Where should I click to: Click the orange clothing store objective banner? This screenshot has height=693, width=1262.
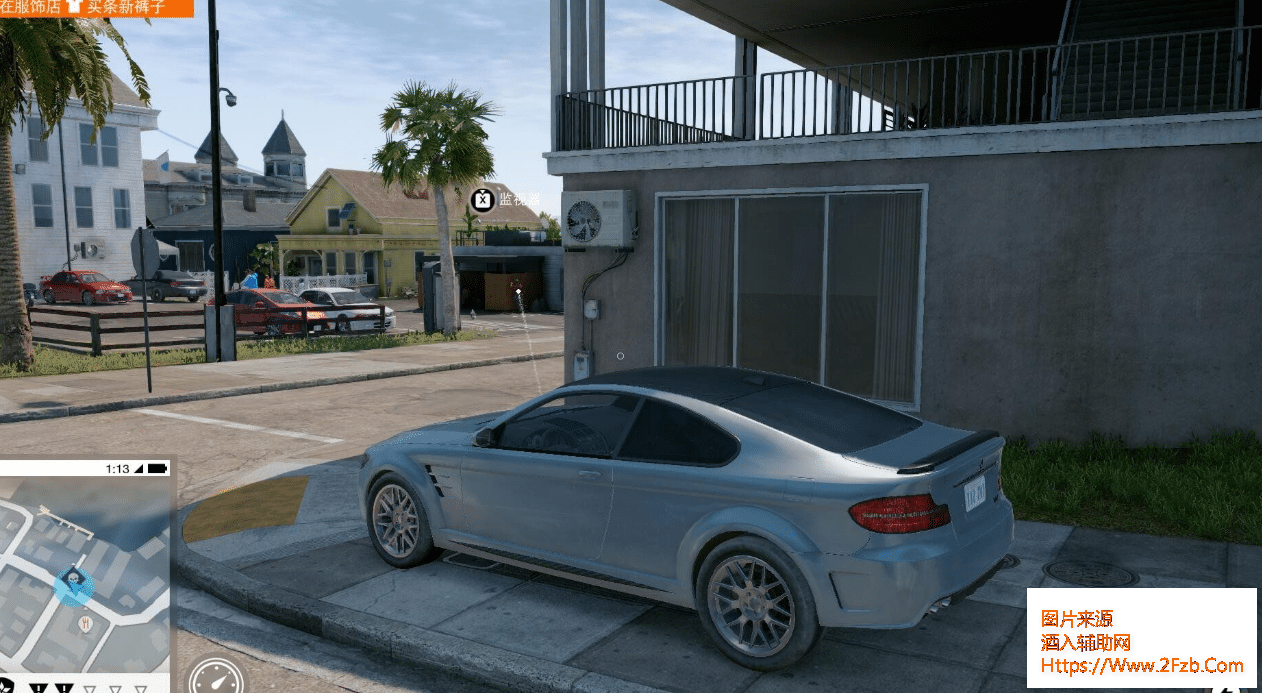pyautogui.click(x=96, y=8)
